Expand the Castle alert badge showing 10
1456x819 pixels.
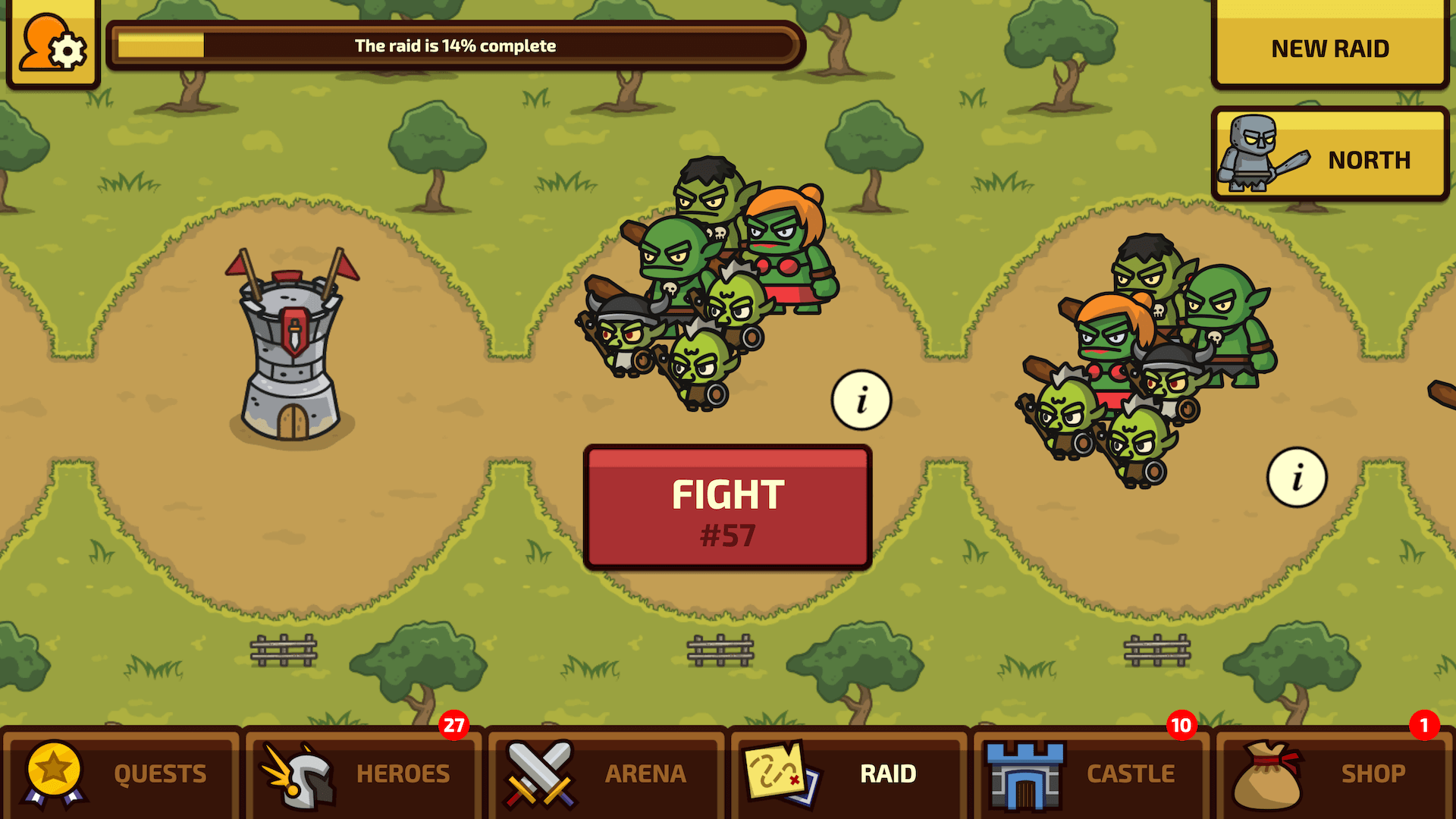pyautogui.click(x=1181, y=726)
